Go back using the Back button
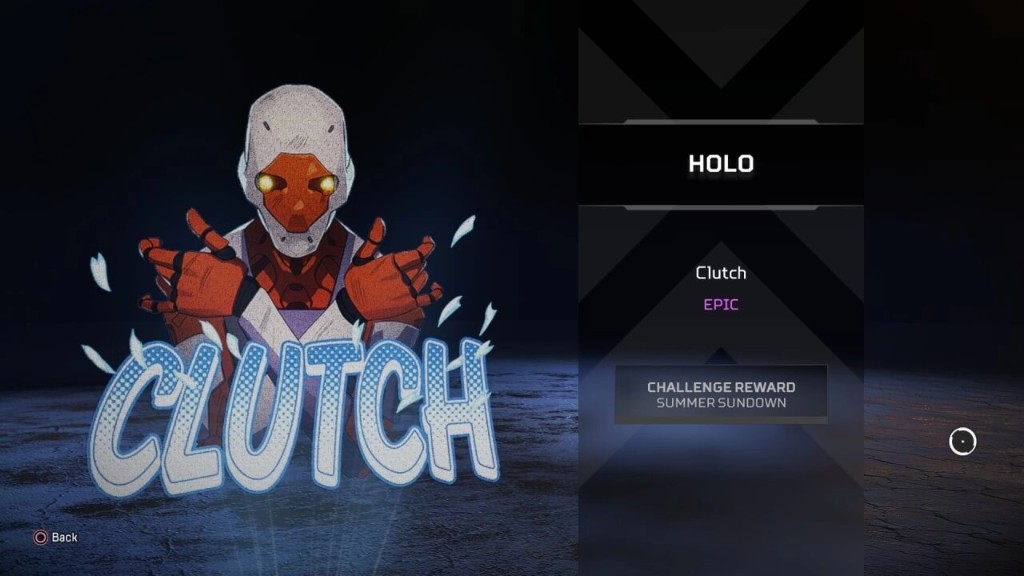 click(x=55, y=537)
